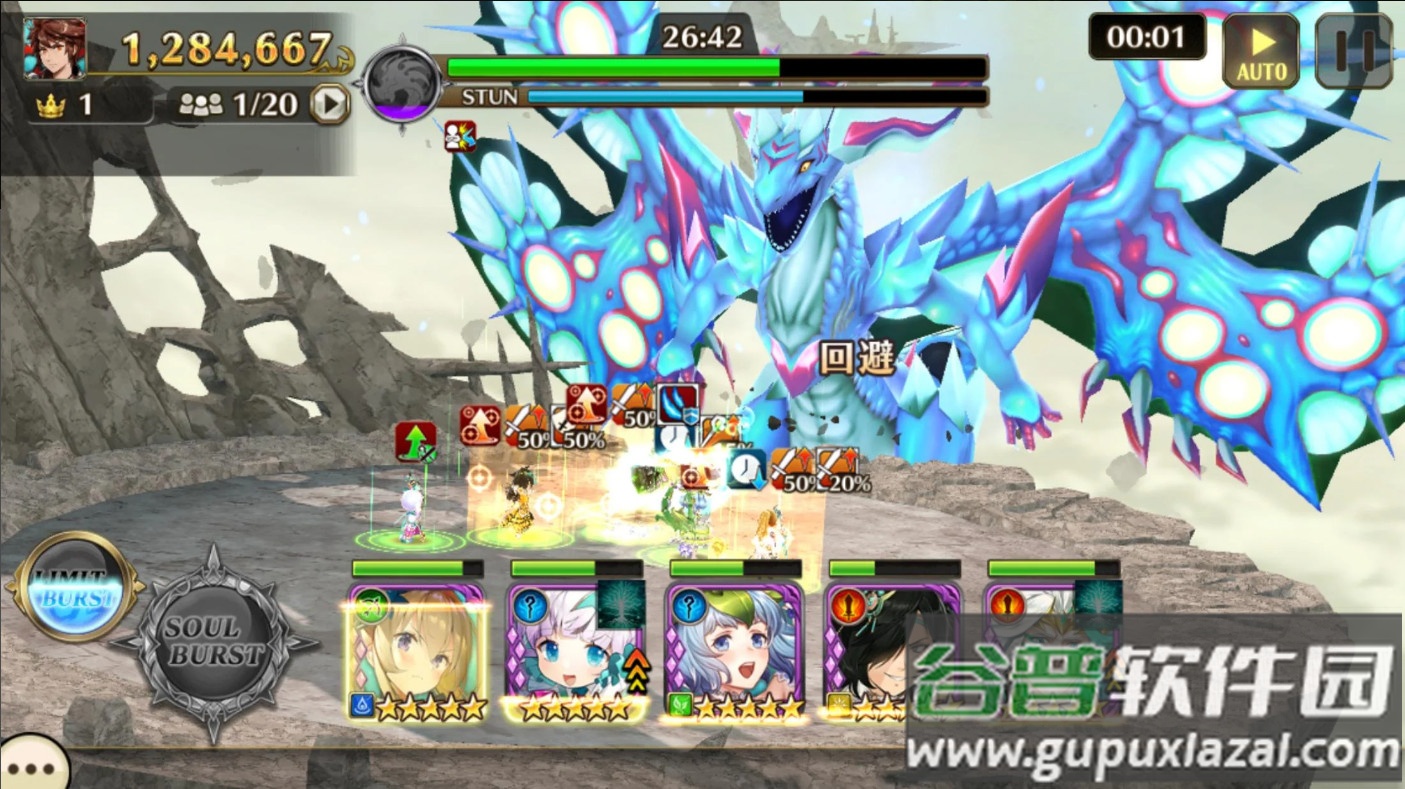This screenshot has width=1405, height=789.
Task: Pause the battle
Action: pos(1352,51)
